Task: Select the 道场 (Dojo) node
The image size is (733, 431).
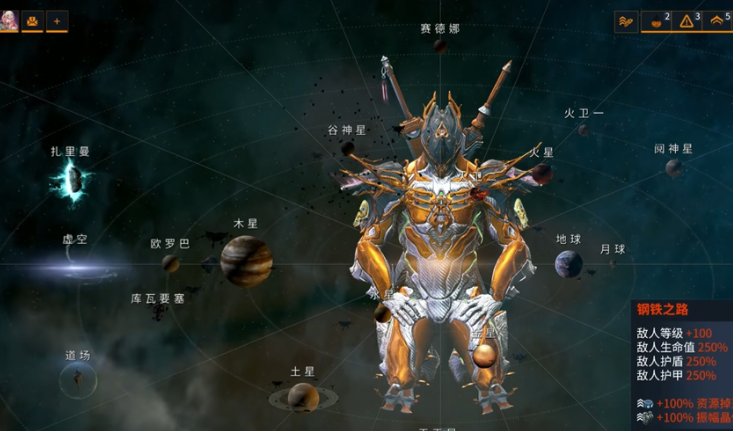Action: pos(77,378)
